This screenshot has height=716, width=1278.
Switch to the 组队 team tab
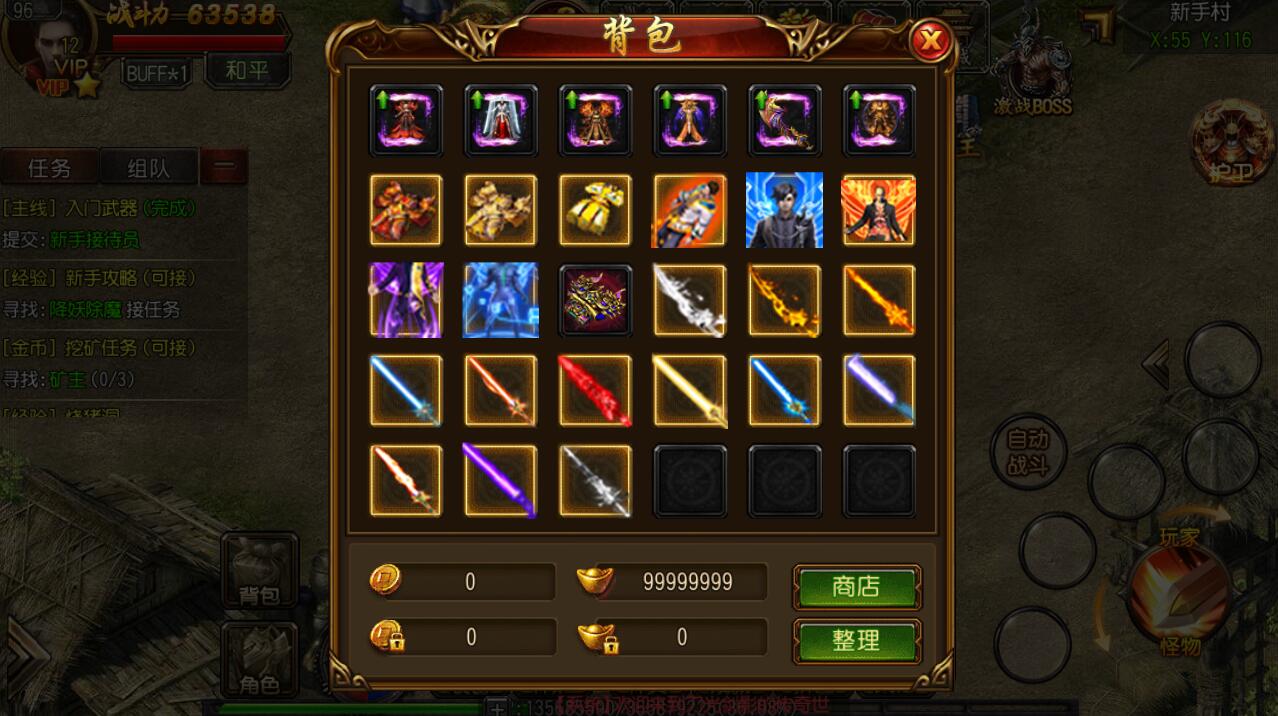148,168
